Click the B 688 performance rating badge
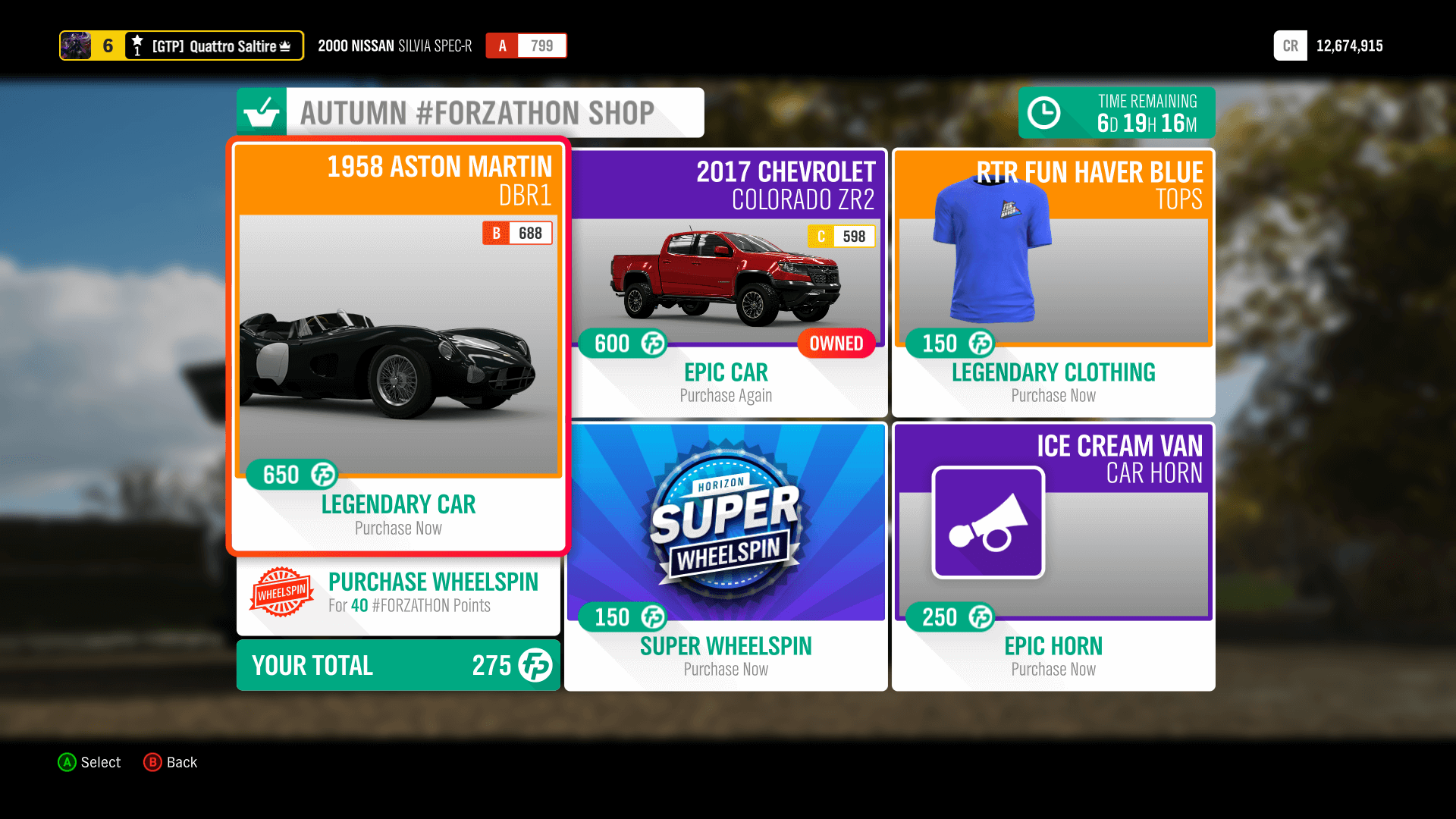The height and width of the screenshot is (819, 1456). point(517,233)
